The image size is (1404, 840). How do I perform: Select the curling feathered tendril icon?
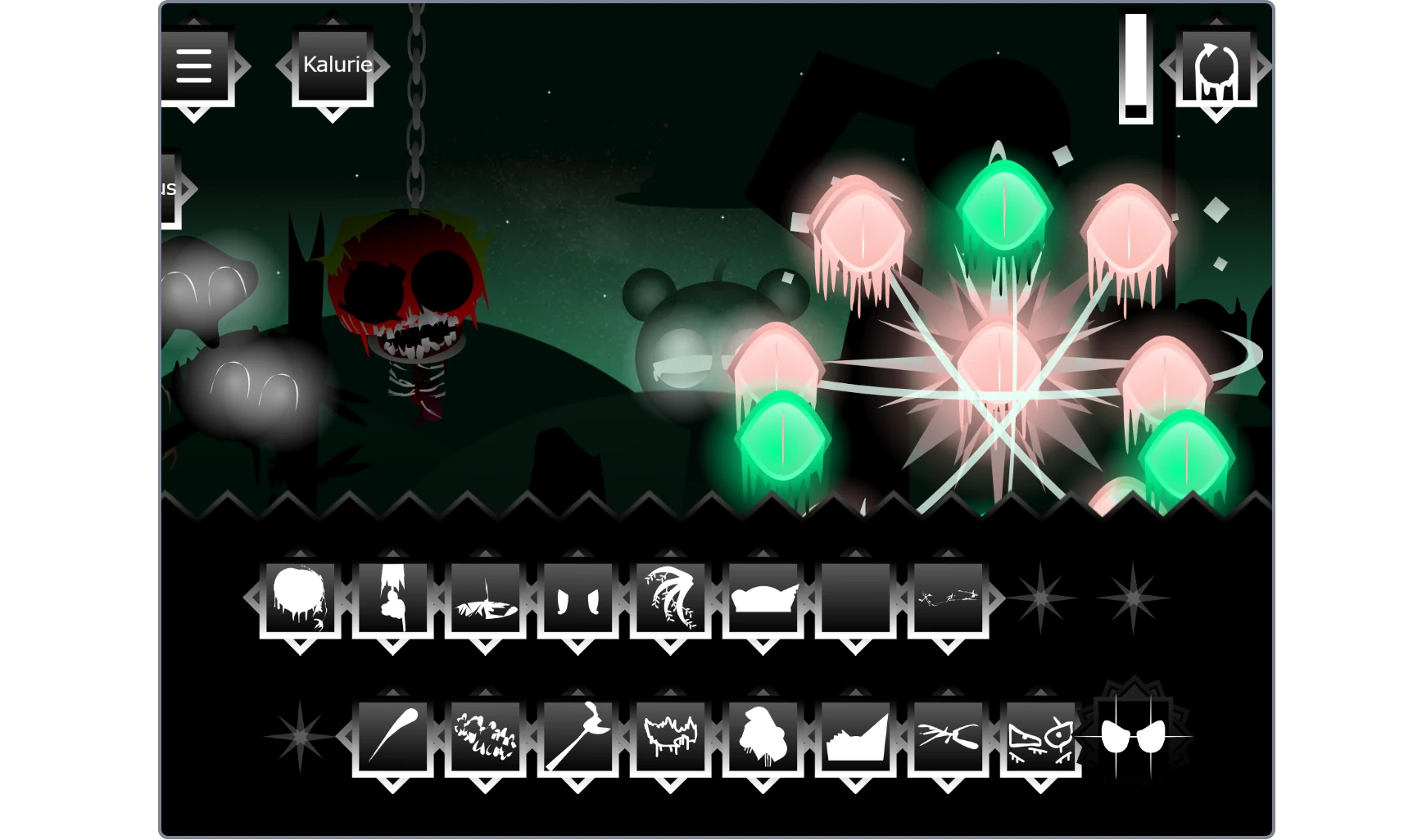point(672,598)
